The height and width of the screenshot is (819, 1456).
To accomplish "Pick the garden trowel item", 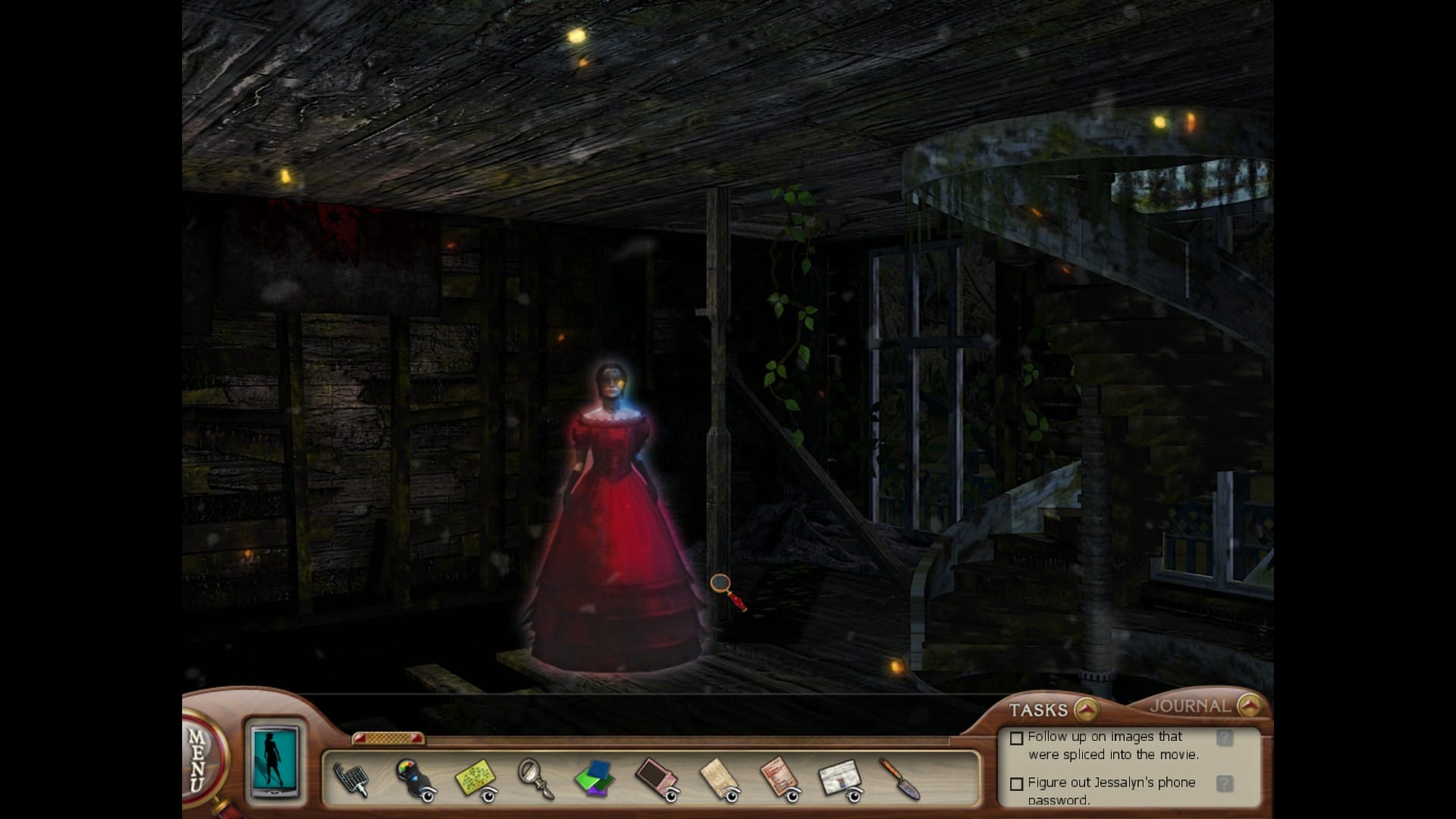I will (899, 778).
